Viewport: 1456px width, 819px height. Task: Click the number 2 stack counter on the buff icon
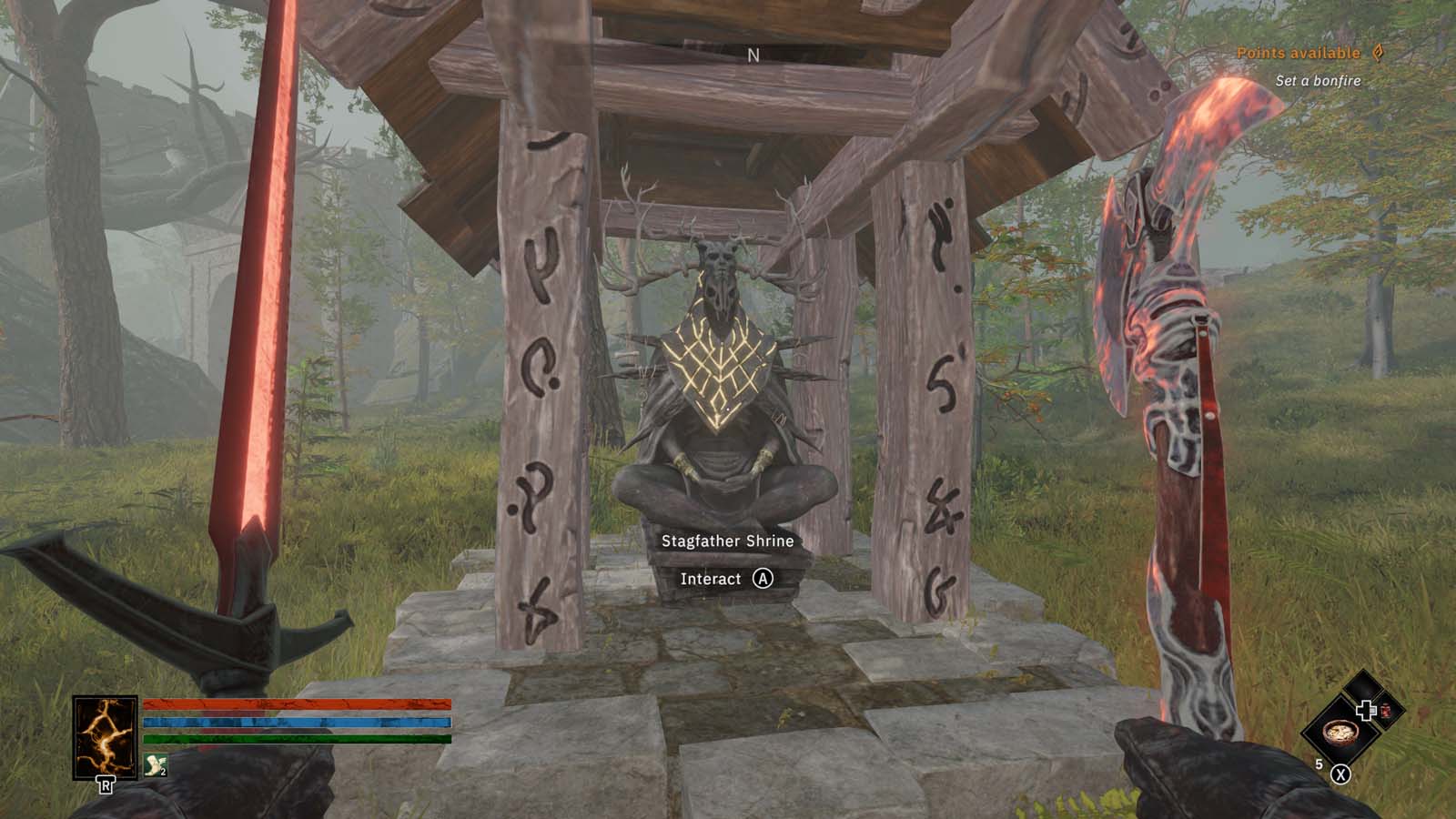163,772
